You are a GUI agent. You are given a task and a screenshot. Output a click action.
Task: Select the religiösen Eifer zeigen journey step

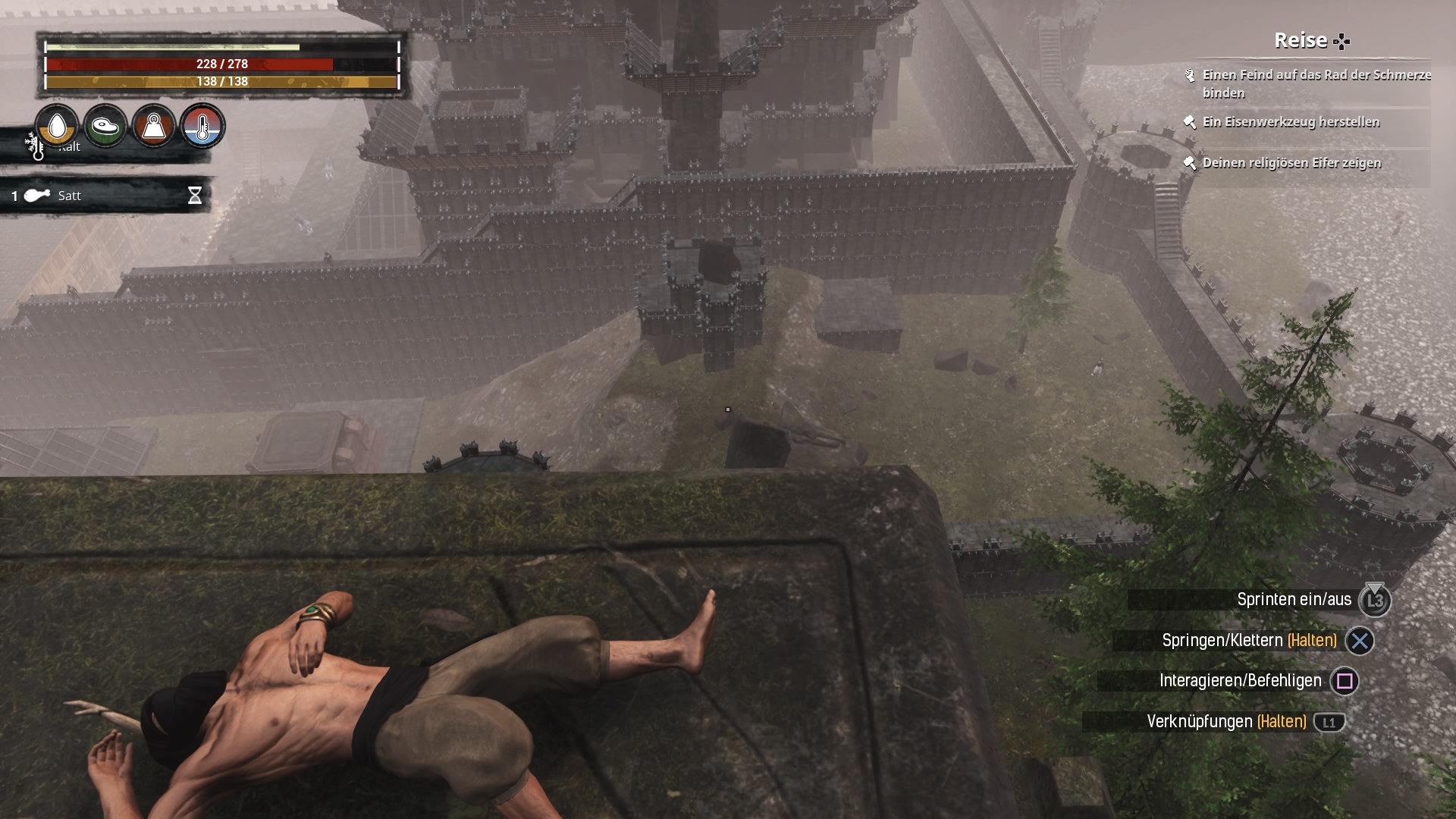point(1291,163)
